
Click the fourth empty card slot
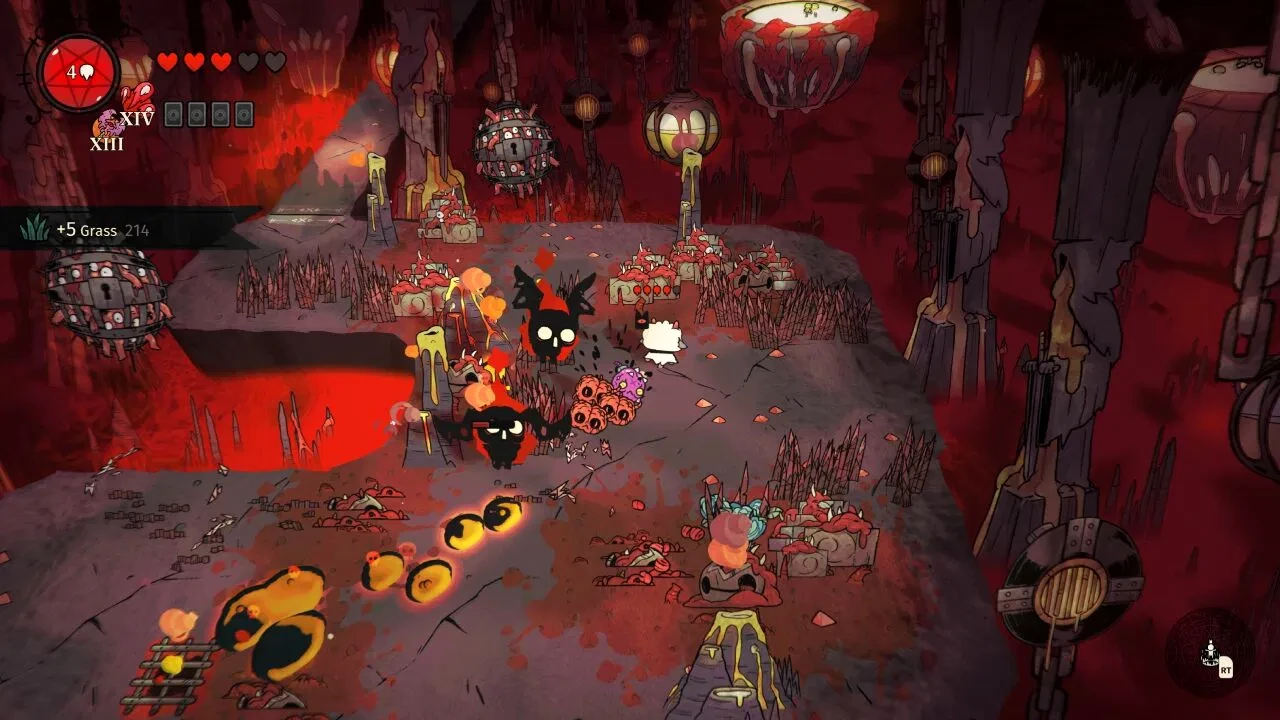tap(243, 115)
